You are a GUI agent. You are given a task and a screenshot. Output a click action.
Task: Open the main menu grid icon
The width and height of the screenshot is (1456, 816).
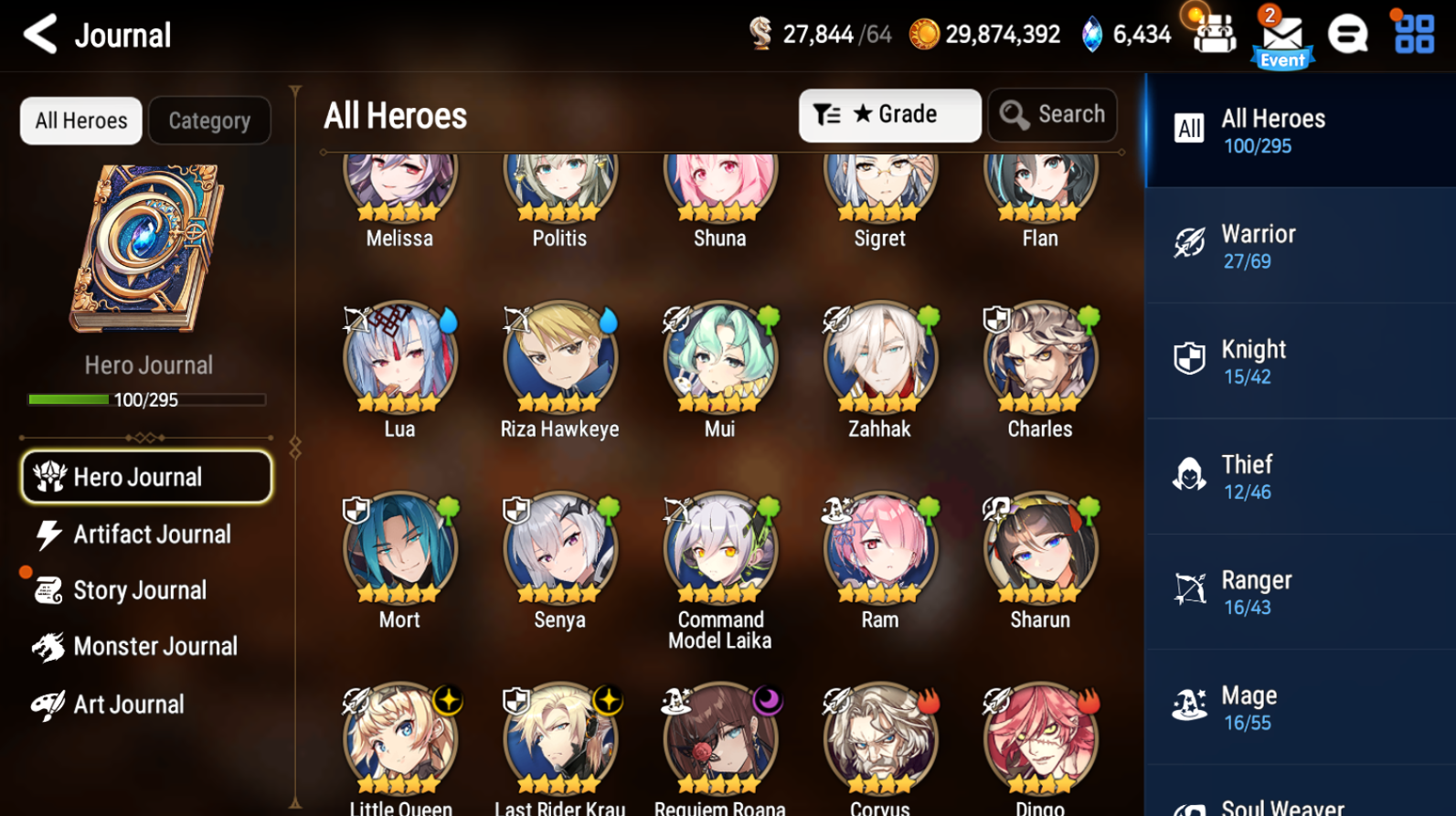point(1412,34)
